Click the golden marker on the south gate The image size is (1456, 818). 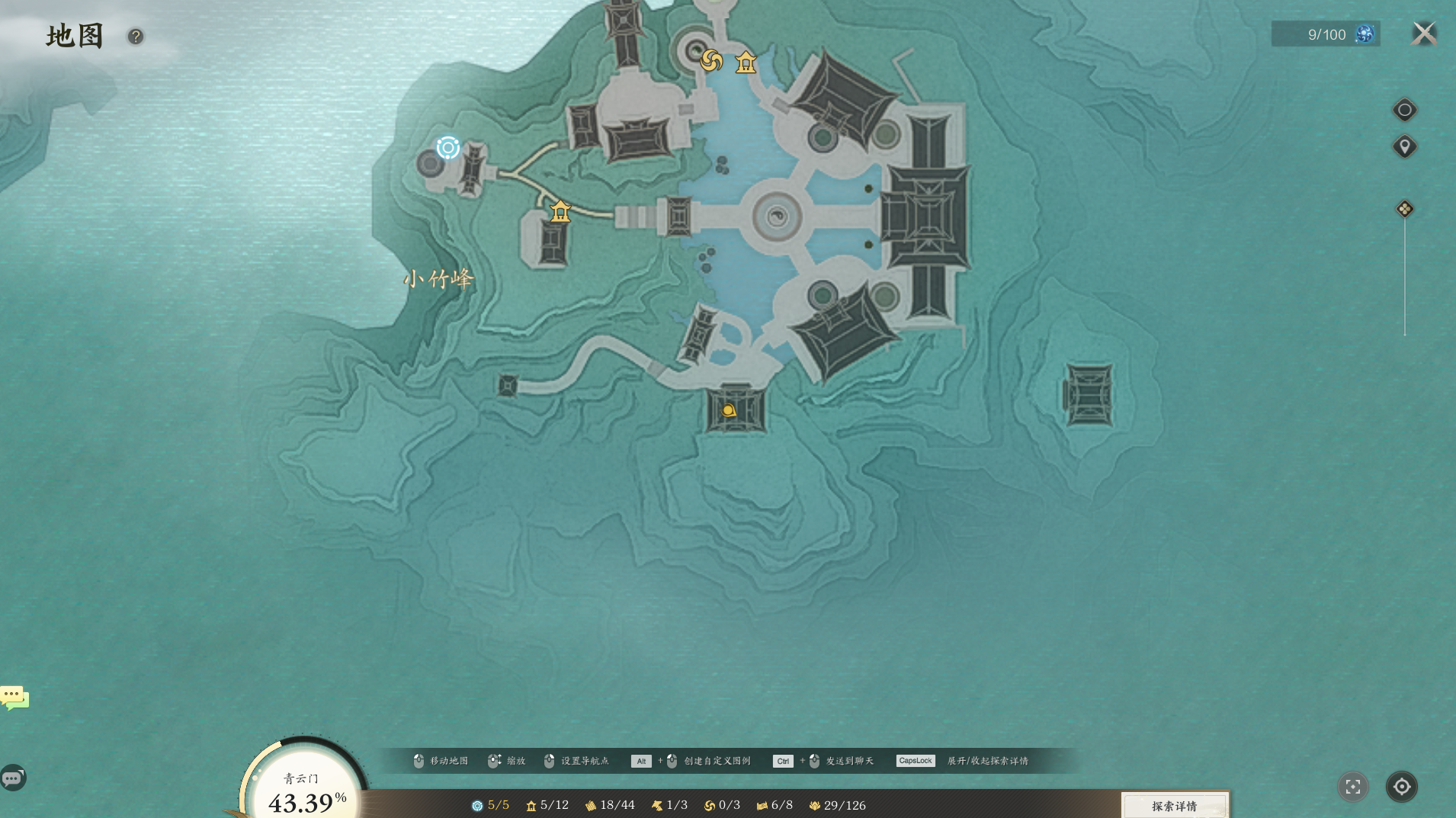tap(729, 411)
